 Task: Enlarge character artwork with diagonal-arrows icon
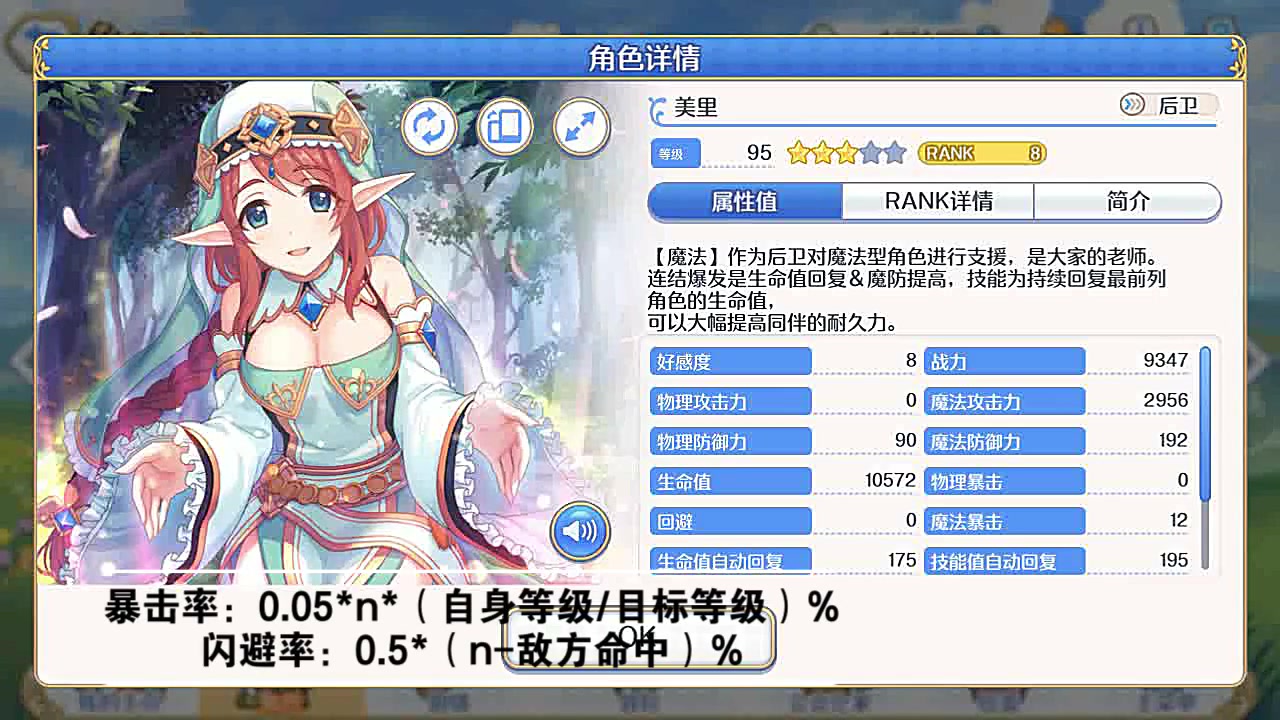point(581,127)
